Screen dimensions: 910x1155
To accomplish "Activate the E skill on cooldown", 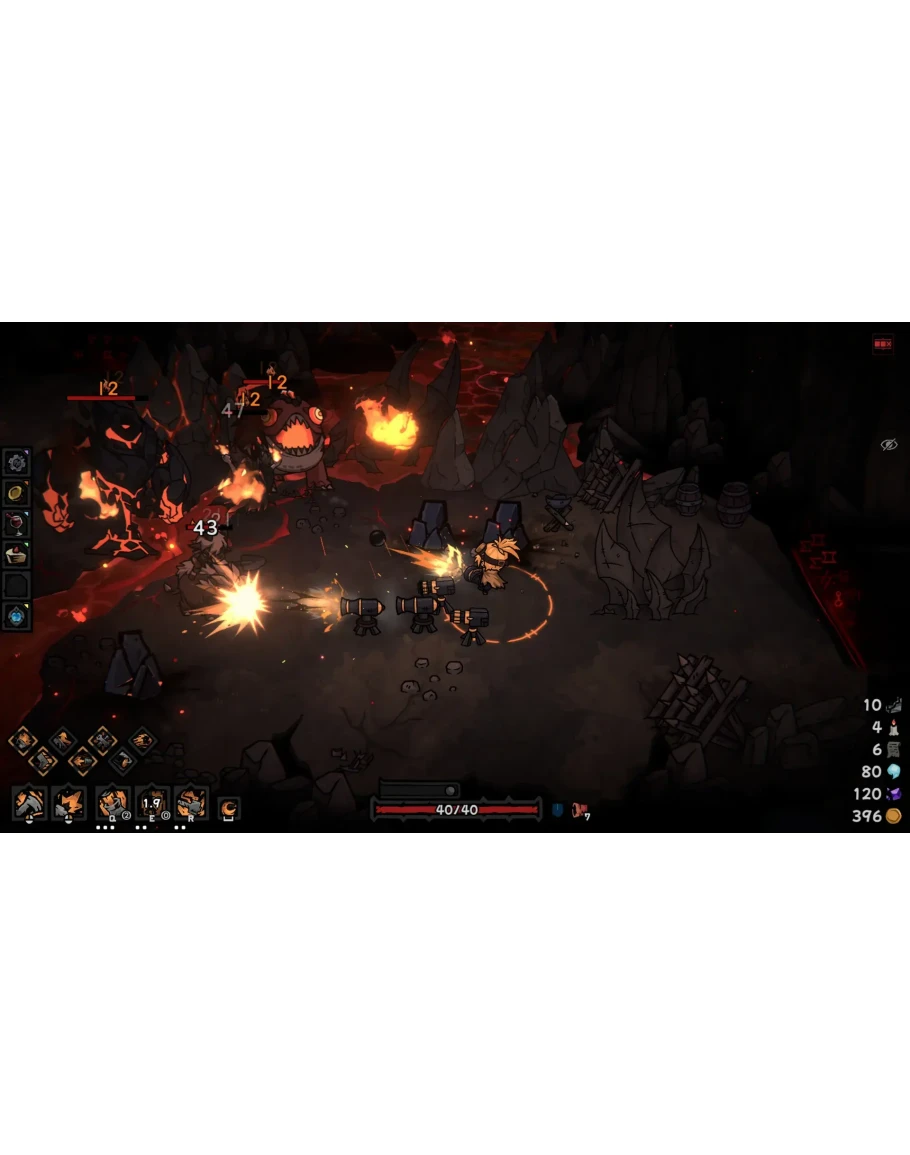I will [x=152, y=803].
